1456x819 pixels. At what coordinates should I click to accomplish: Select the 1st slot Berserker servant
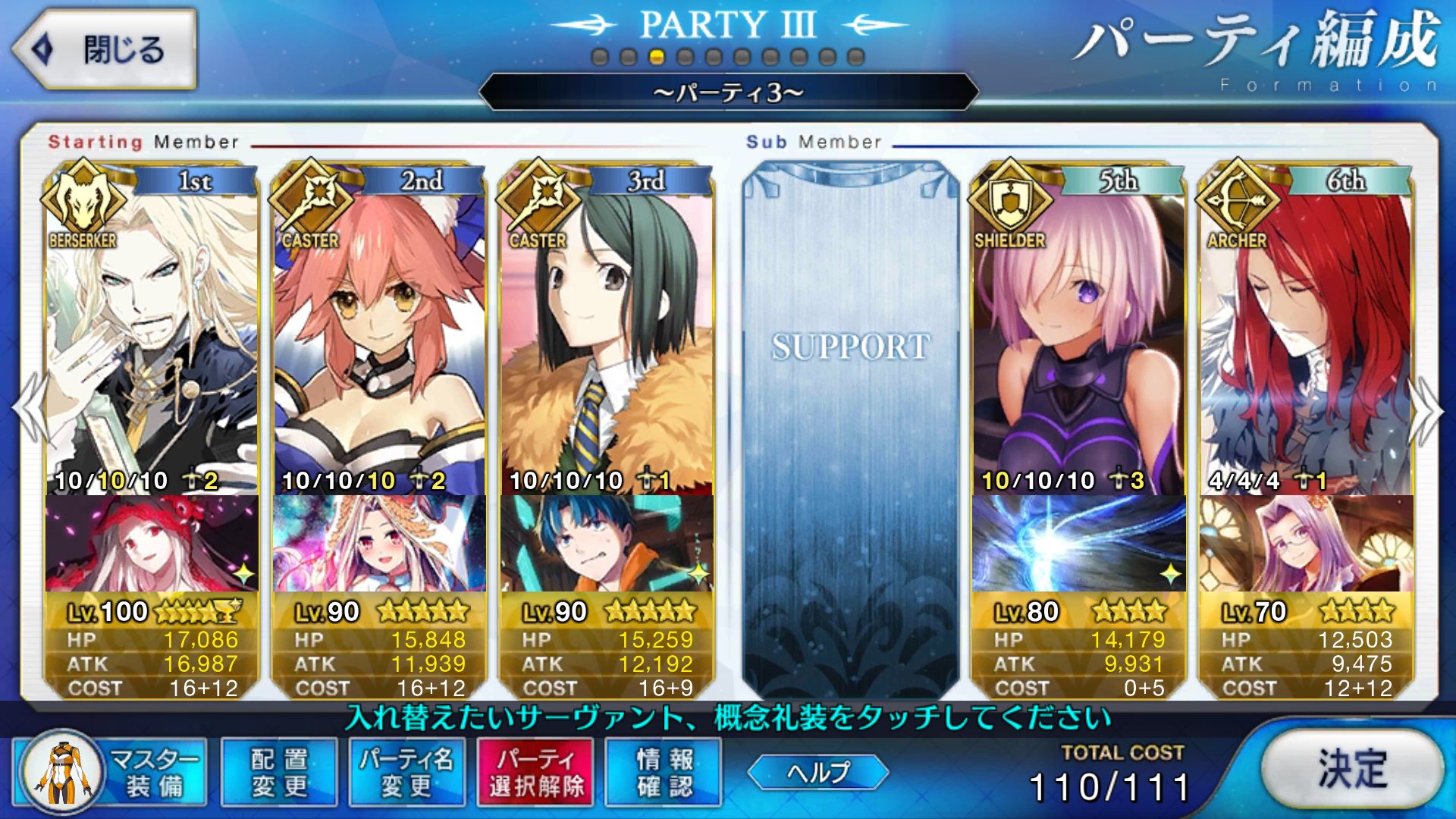(x=152, y=334)
